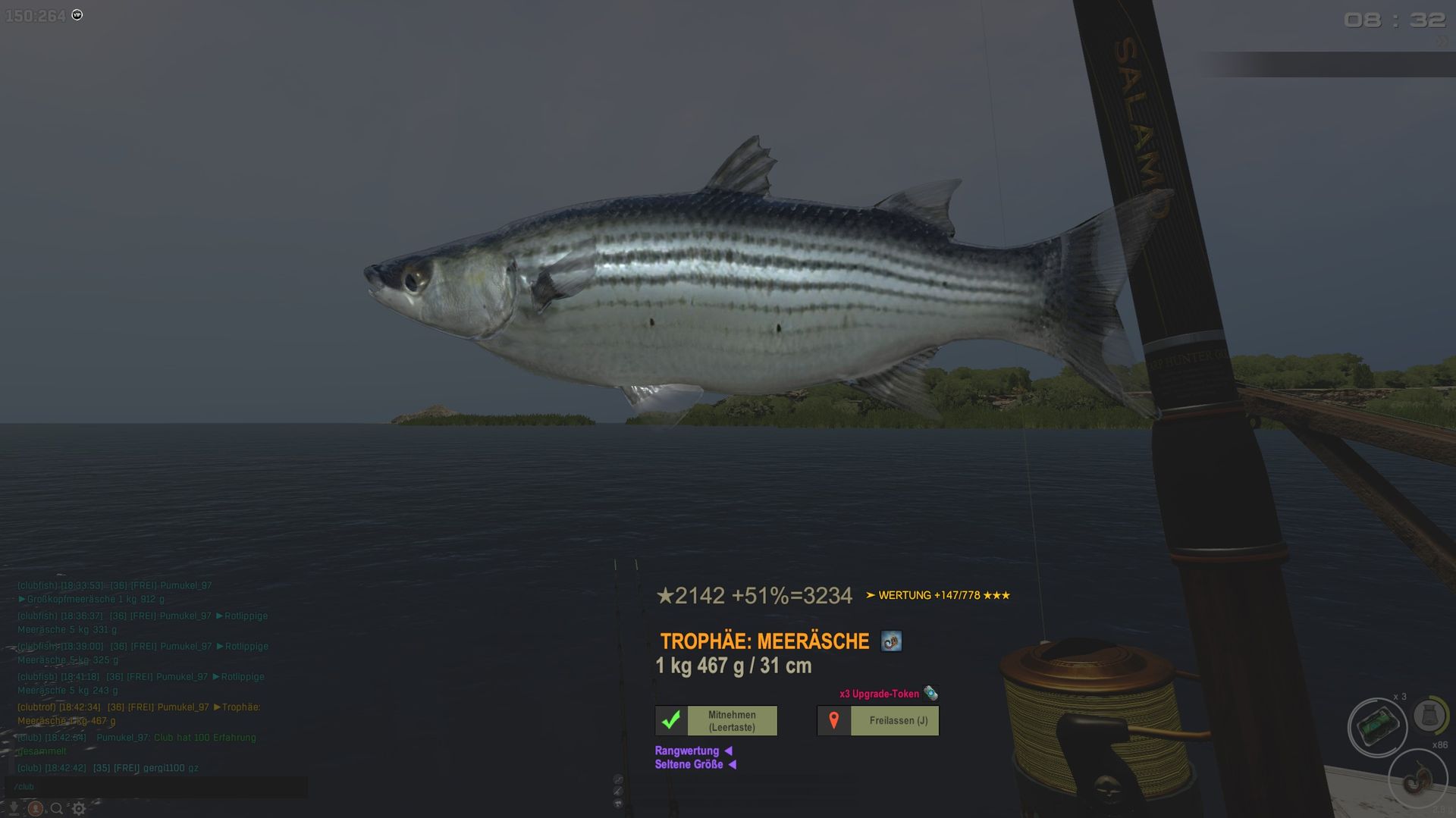Click the round flask feeder icon
Viewport: 1456px width, 818px height.
[x=1429, y=715]
